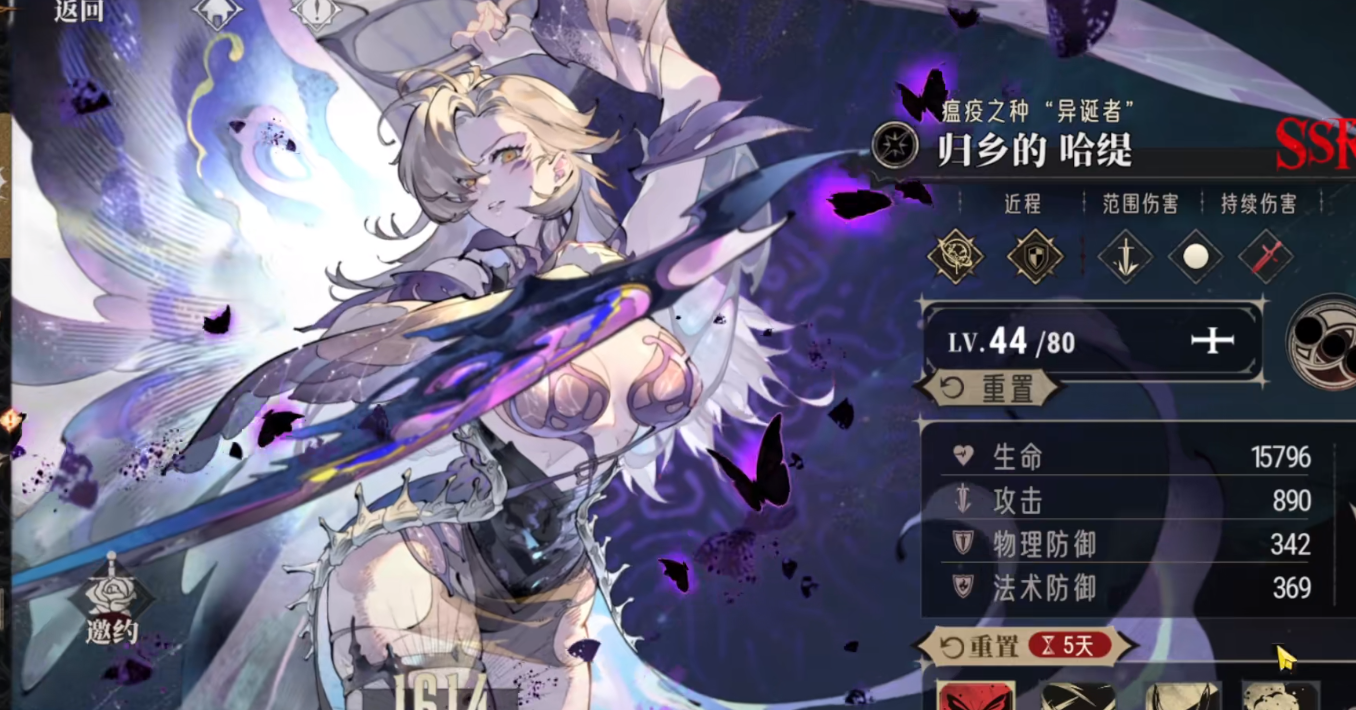The height and width of the screenshot is (710, 1356).
Task: Select the red sword trait icon
Action: (1265, 257)
